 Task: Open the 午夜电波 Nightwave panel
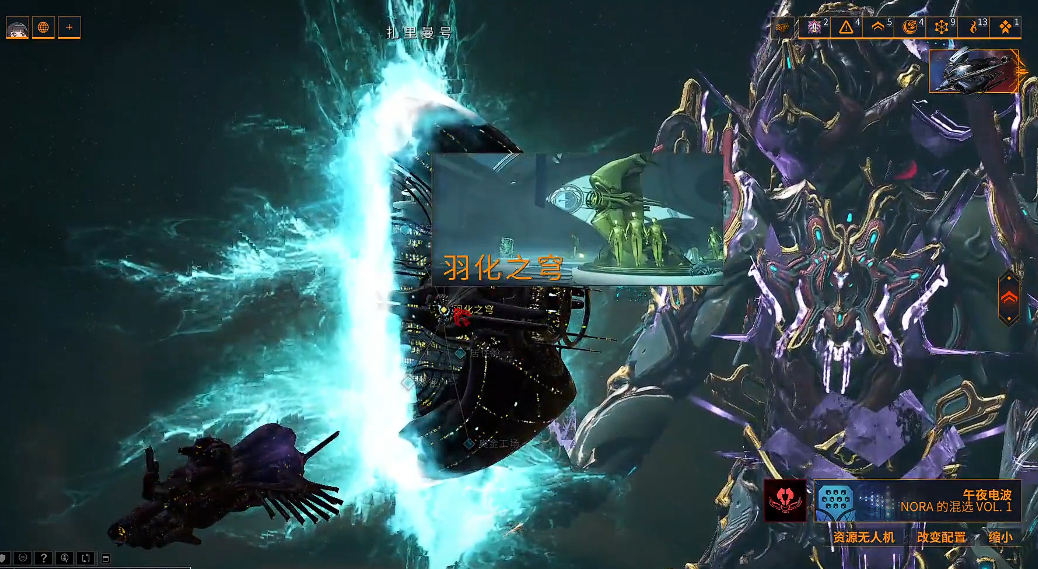tap(916, 501)
